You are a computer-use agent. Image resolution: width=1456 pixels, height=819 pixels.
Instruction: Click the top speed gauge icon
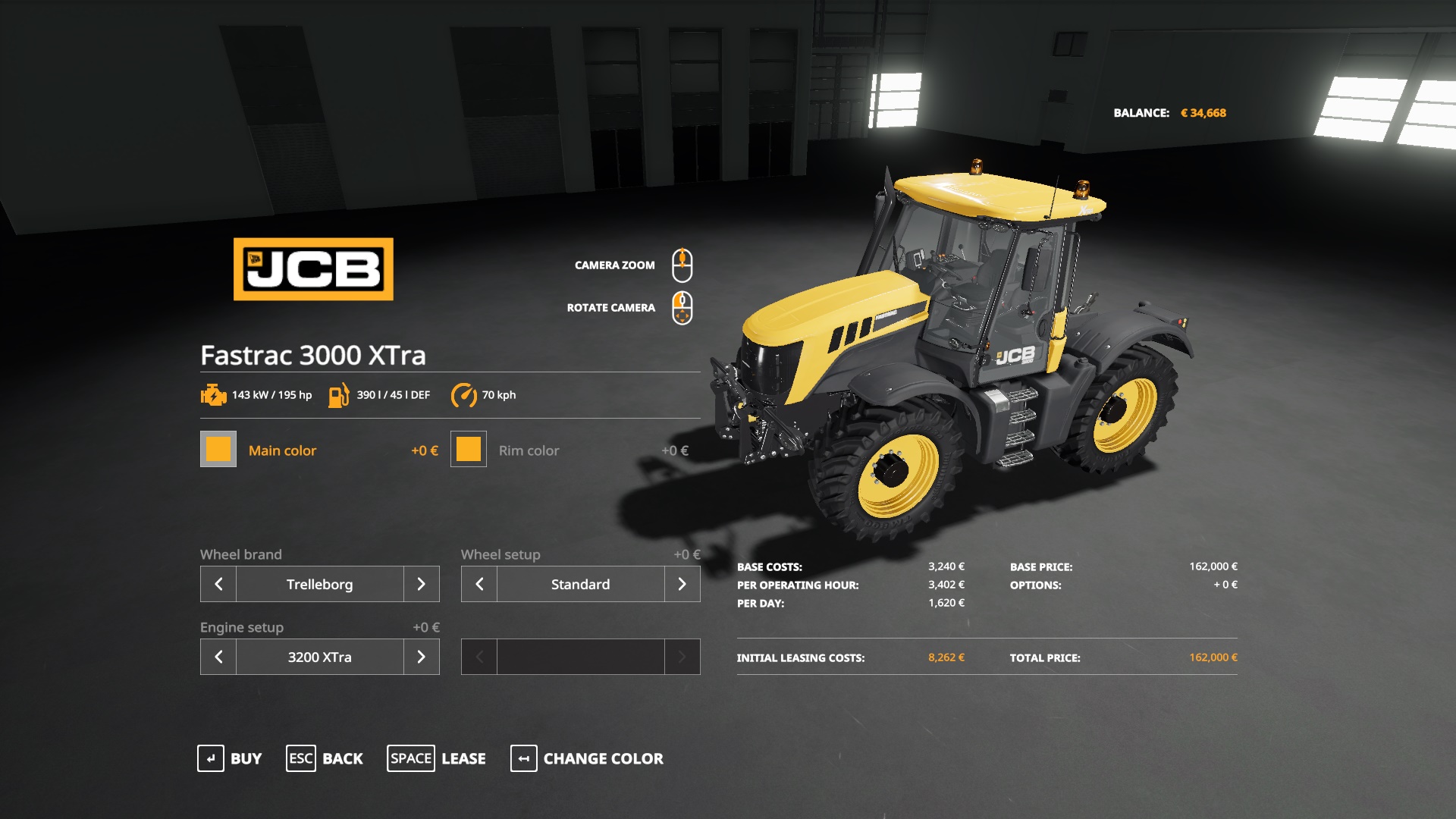tap(465, 394)
